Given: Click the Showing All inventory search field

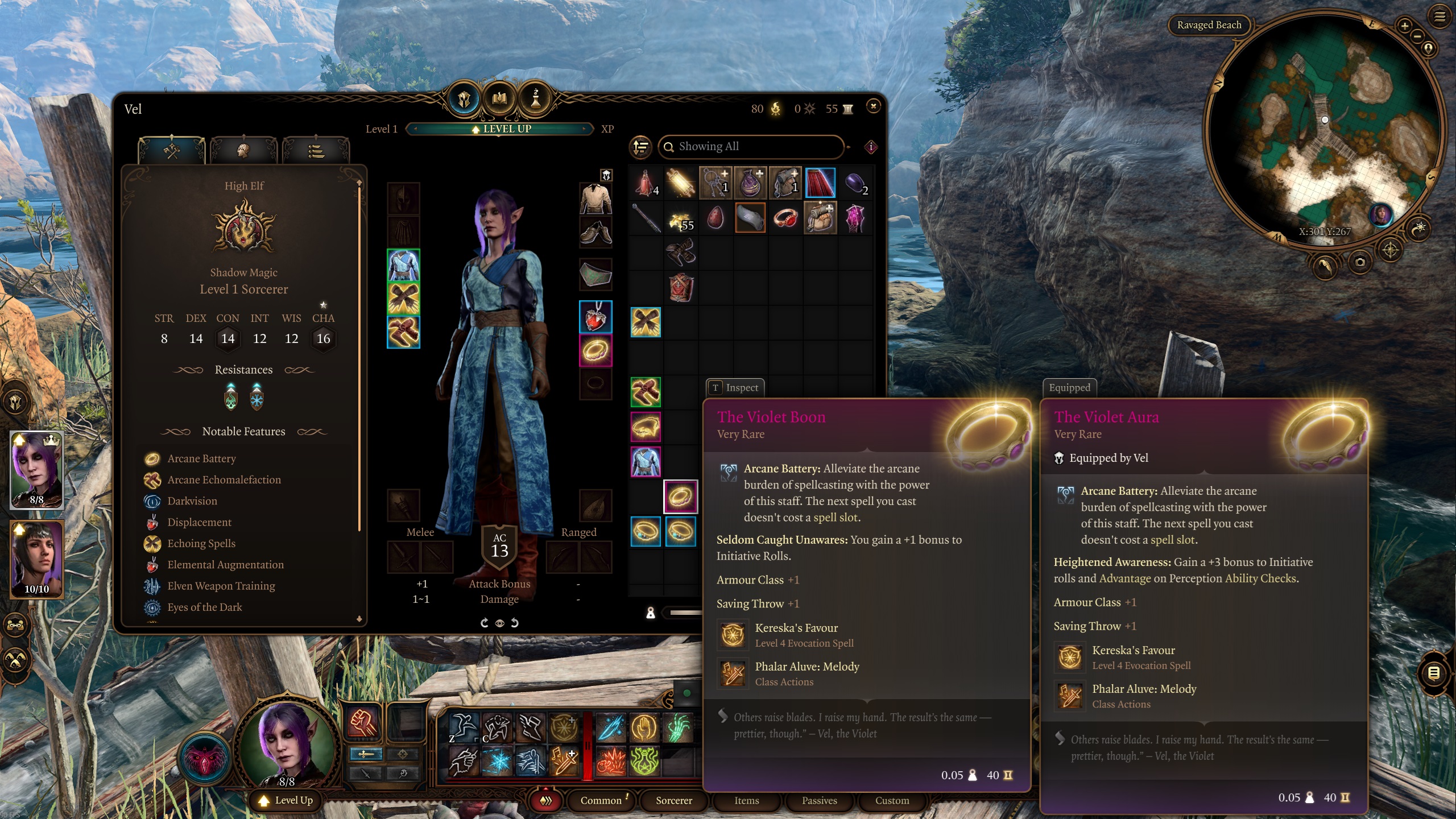Looking at the screenshot, I should tap(750, 147).
